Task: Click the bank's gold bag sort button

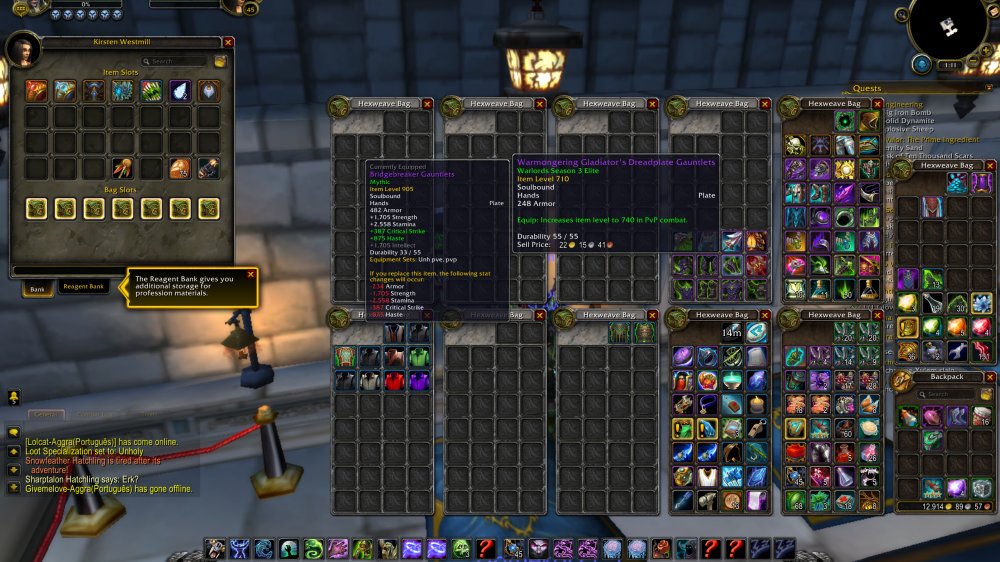Action: point(219,61)
